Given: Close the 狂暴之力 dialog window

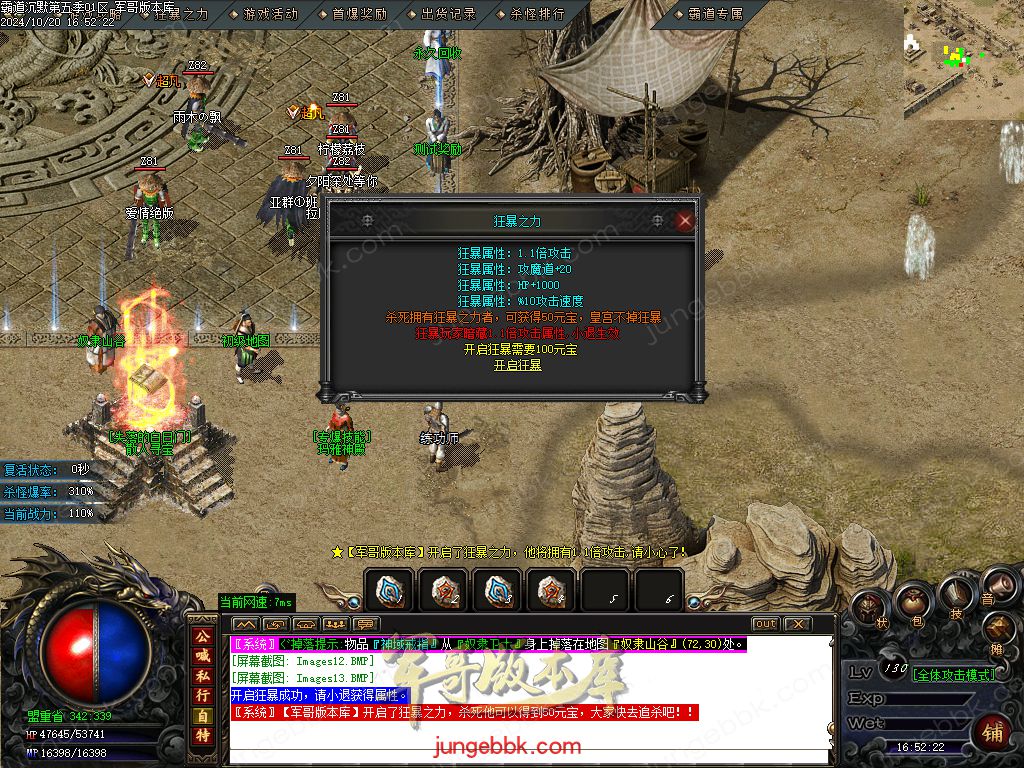Looking at the screenshot, I should coord(685,221).
